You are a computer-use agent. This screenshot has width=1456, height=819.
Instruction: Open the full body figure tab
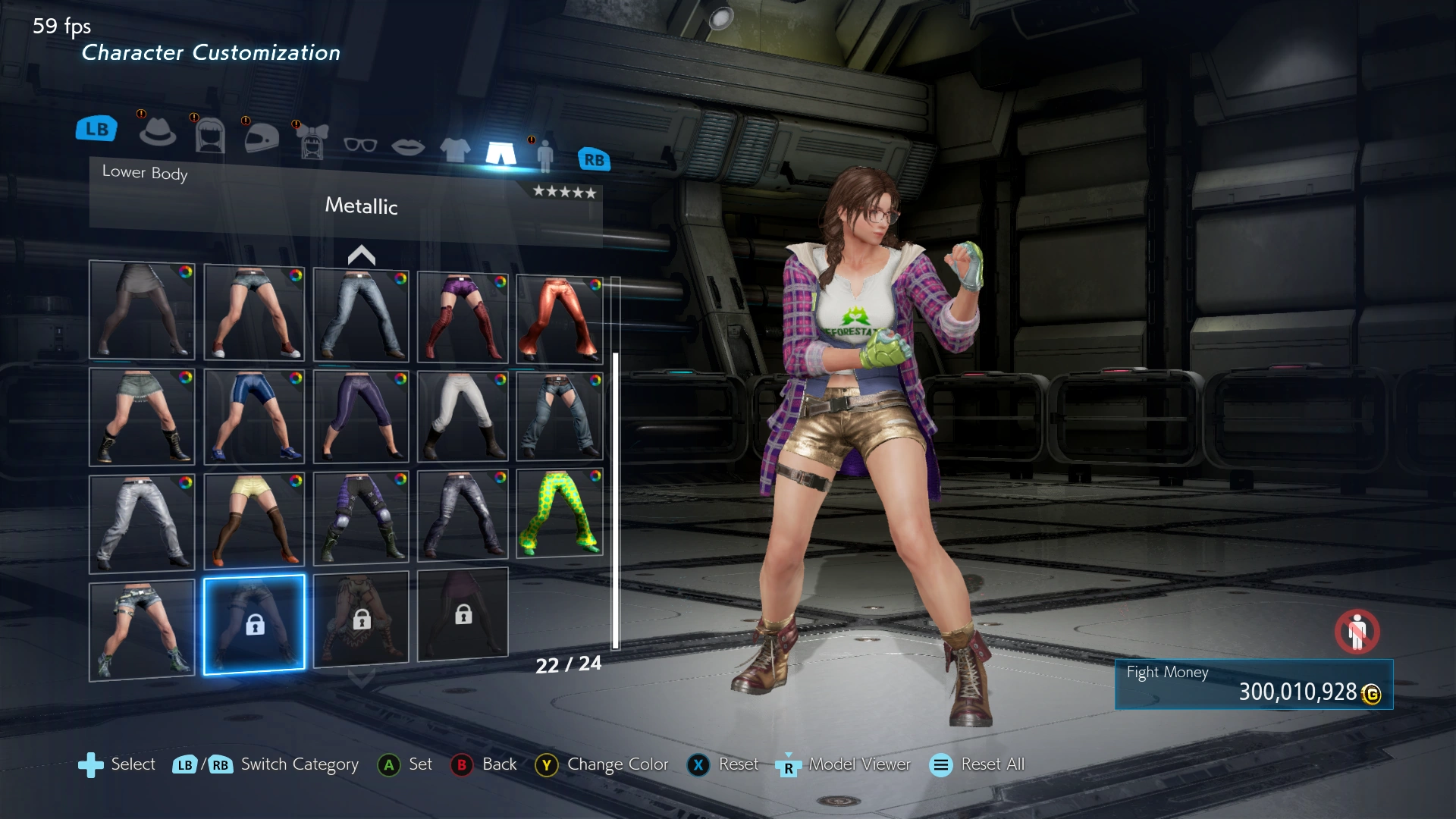tap(544, 155)
